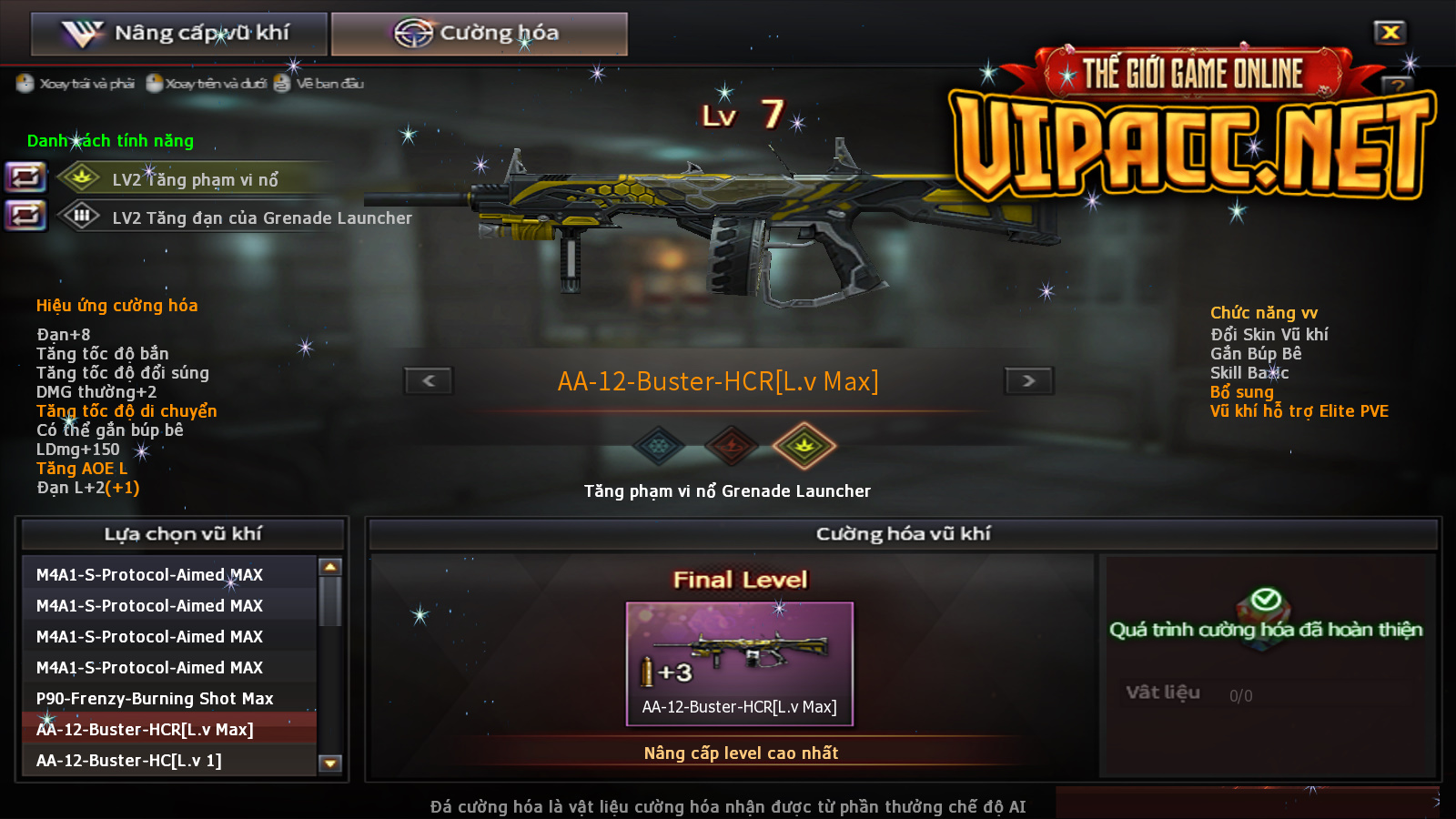
Task: Choose the yellow-green diamond upgrade gem
Action: tap(804, 446)
